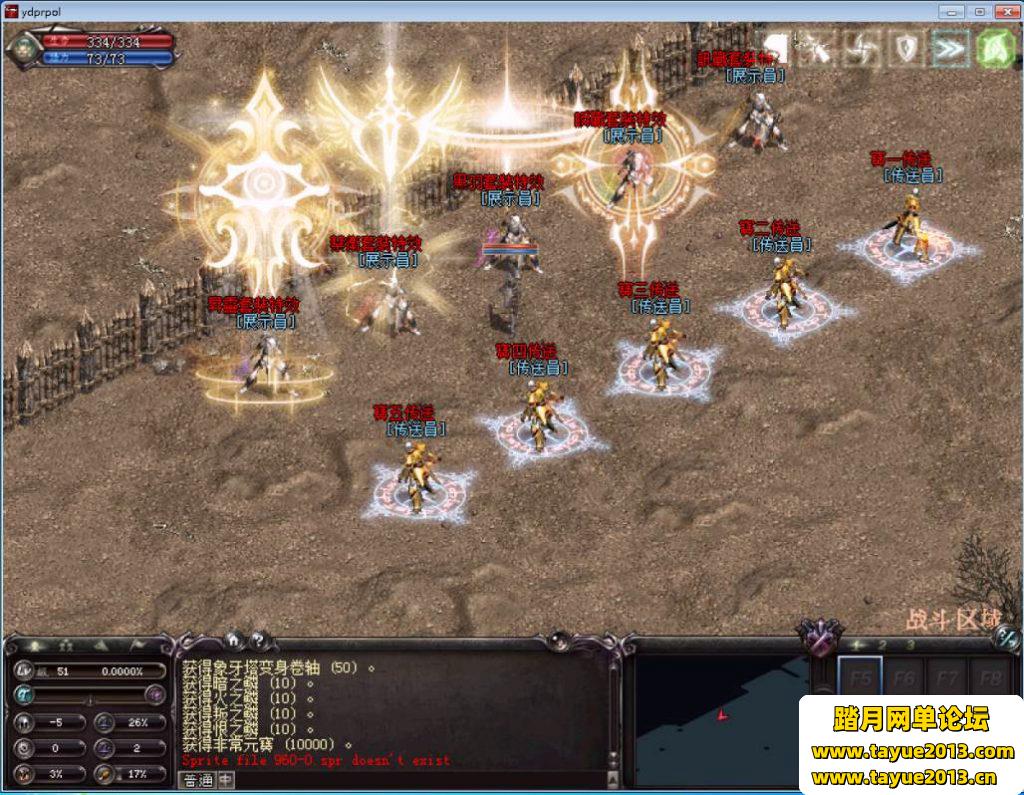This screenshot has width=1024, height=795.
Task: Select the F7 hotkey slot
Action: pyautogui.click(x=947, y=677)
